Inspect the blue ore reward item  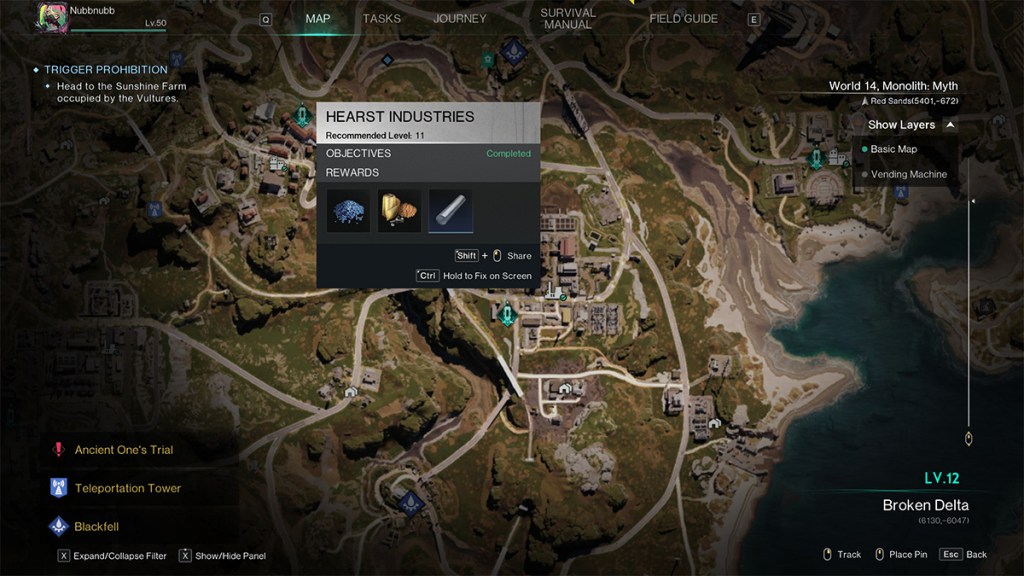click(x=348, y=211)
